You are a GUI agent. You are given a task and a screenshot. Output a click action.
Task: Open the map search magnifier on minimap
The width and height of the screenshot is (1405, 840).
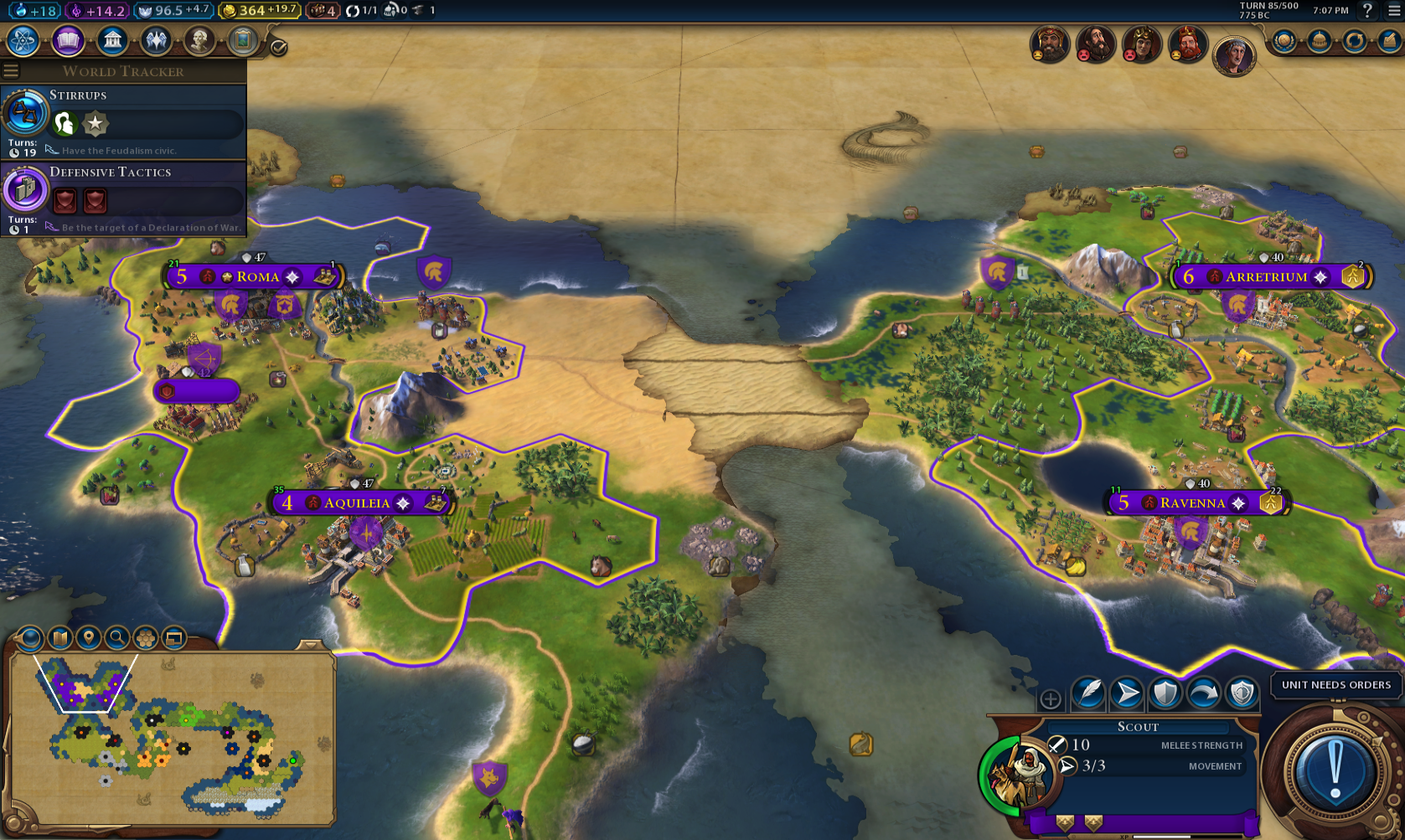click(x=116, y=637)
